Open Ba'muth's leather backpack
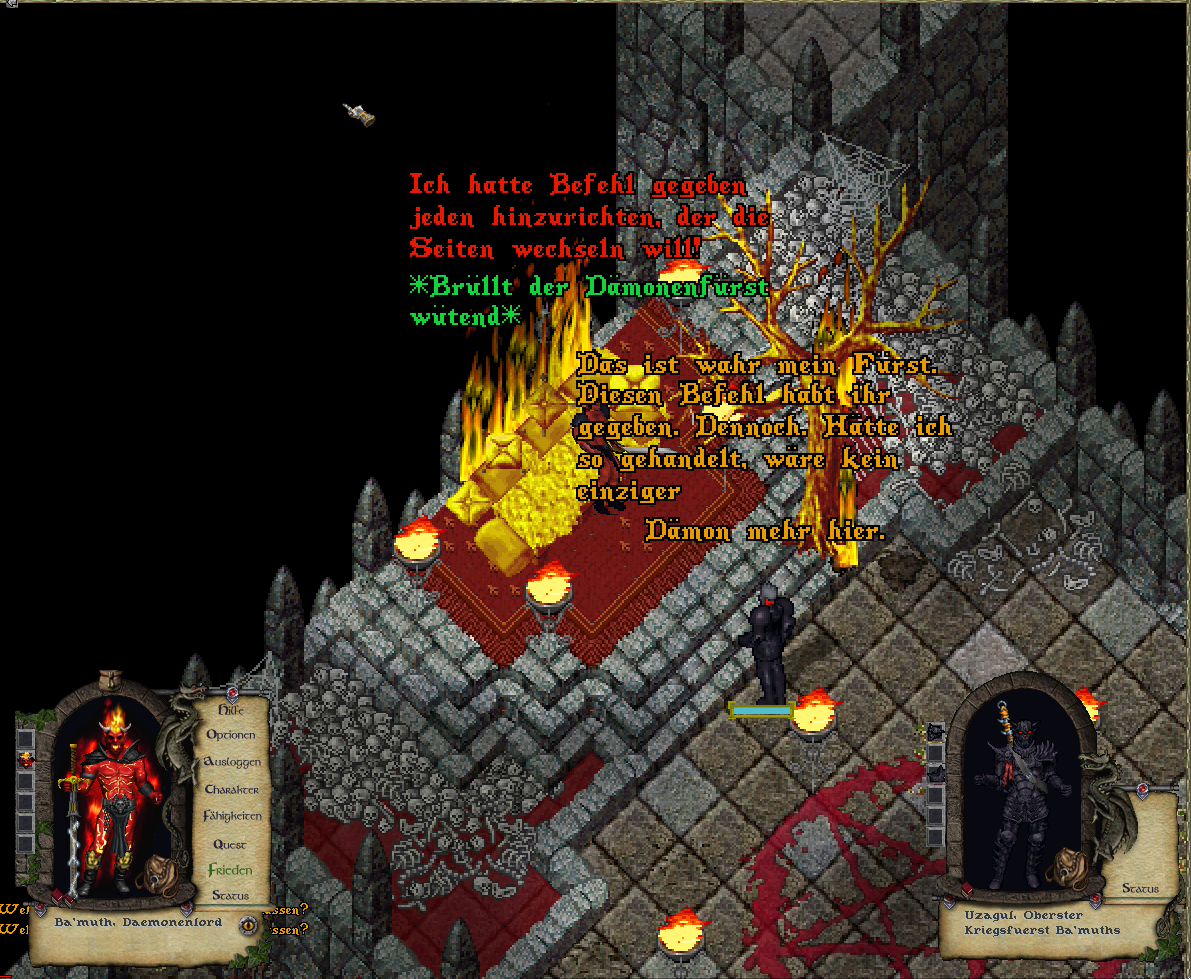 click(157, 873)
